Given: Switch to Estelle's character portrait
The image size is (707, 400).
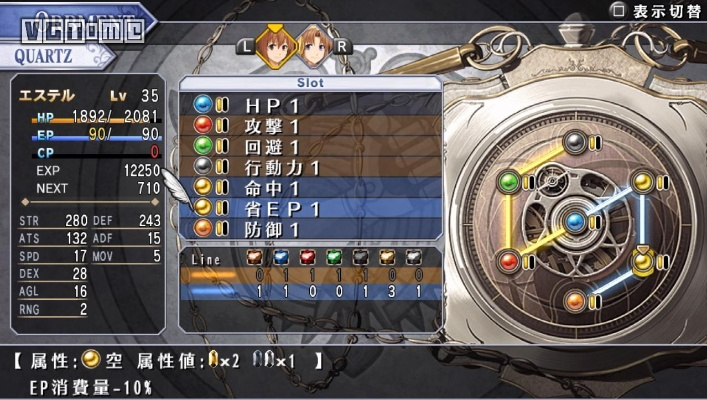Looking at the screenshot, I should pos(276,46).
